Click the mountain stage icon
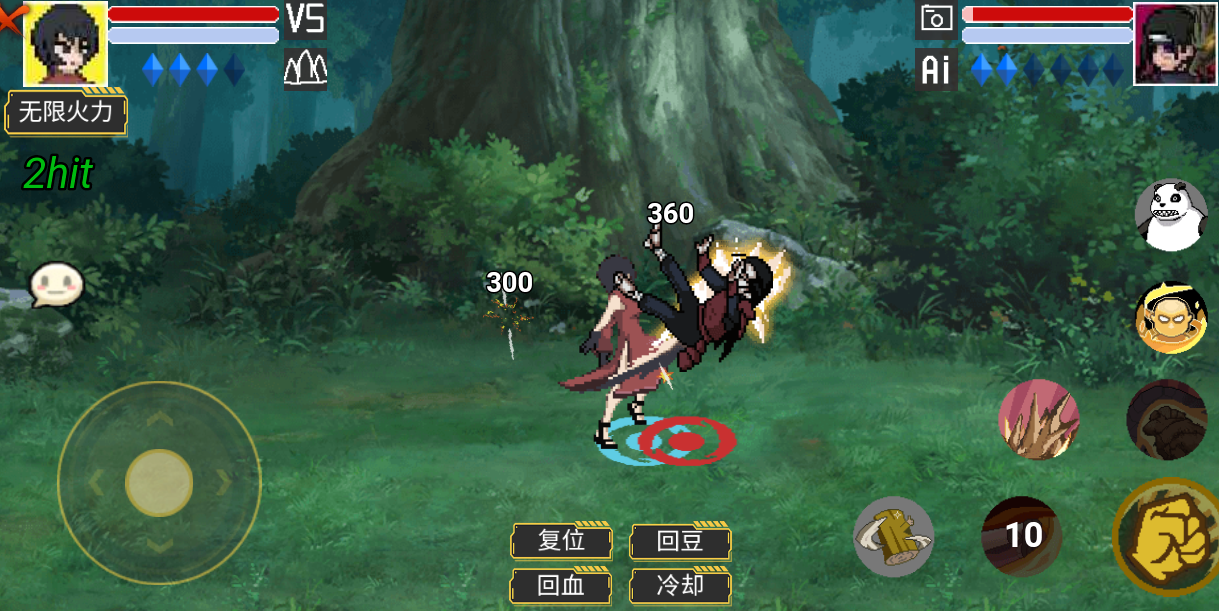 pyautogui.click(x=305, y=69)
